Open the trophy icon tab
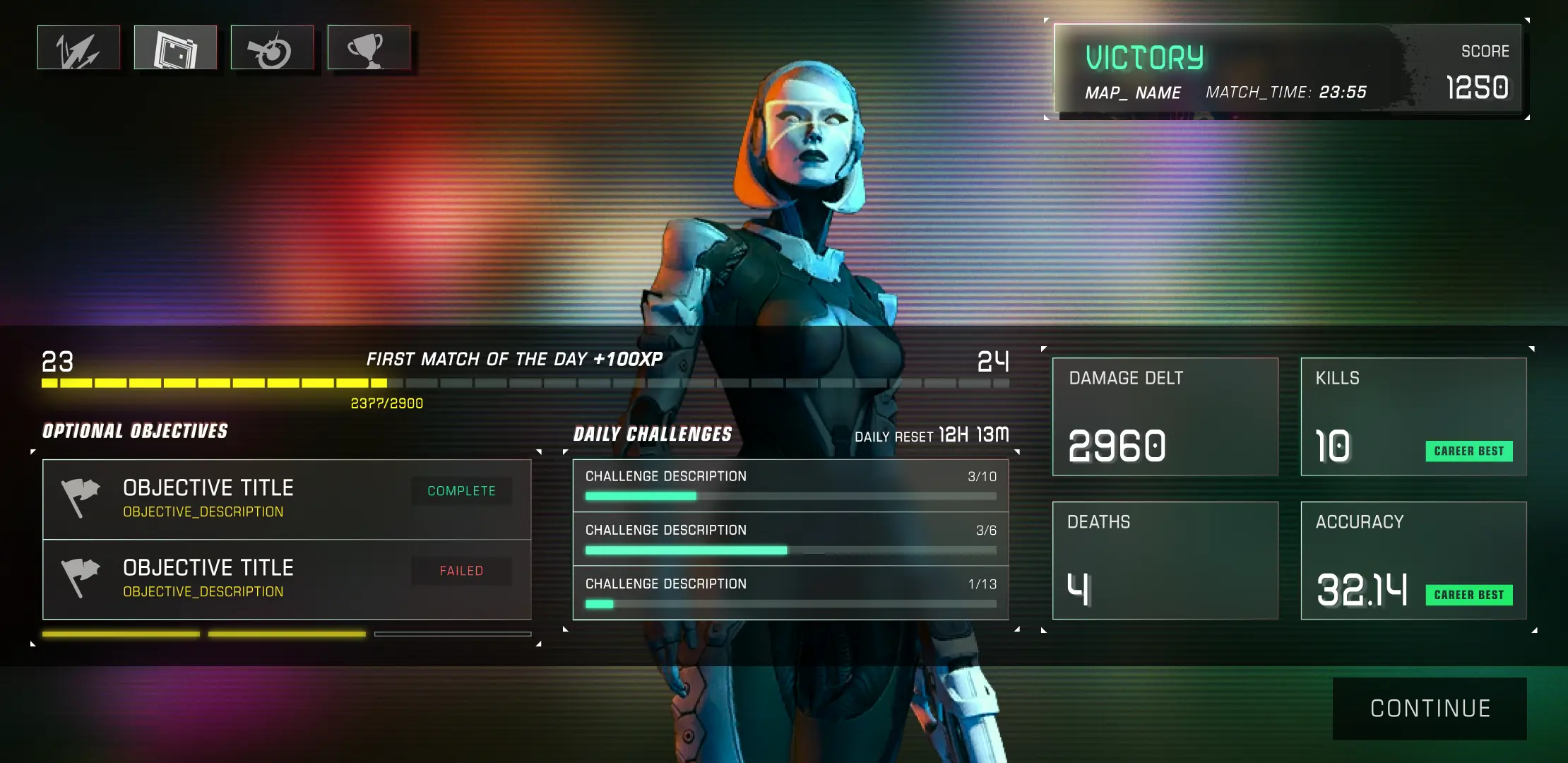Viewport: 1568px width, 763px height. tap(369, 48)
